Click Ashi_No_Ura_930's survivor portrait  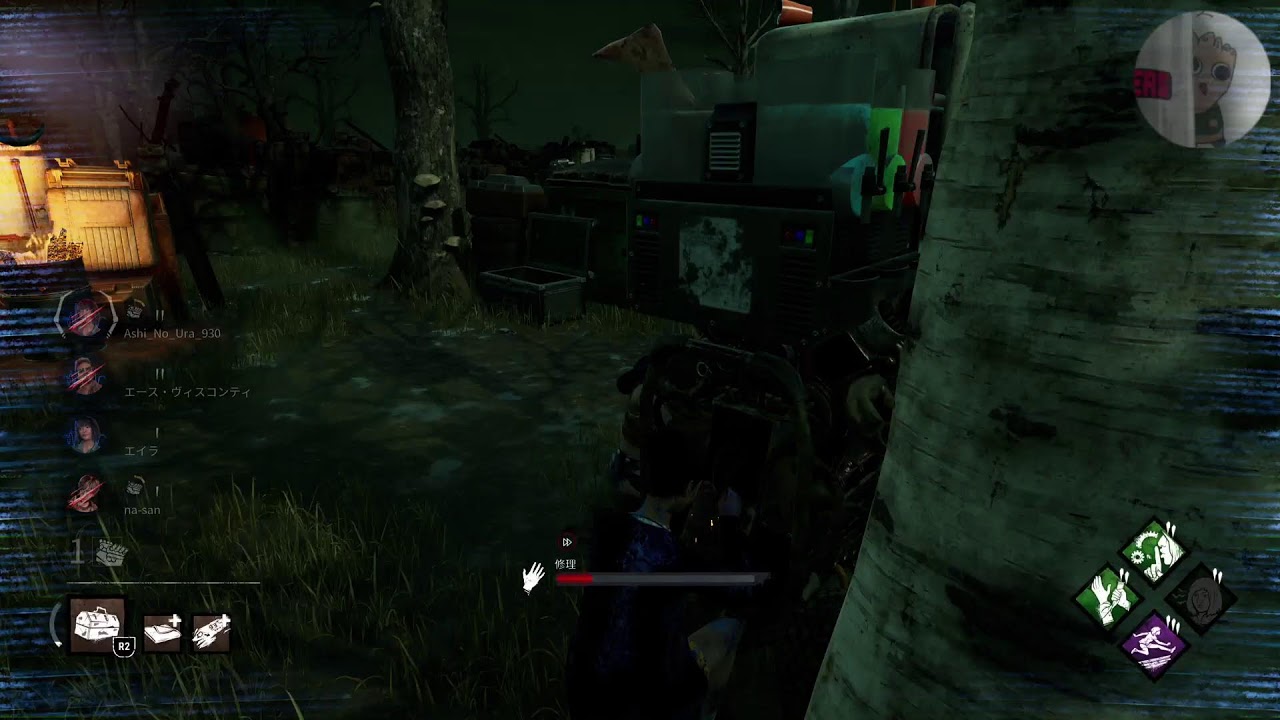pyautogui.click(x=85, y=318)
